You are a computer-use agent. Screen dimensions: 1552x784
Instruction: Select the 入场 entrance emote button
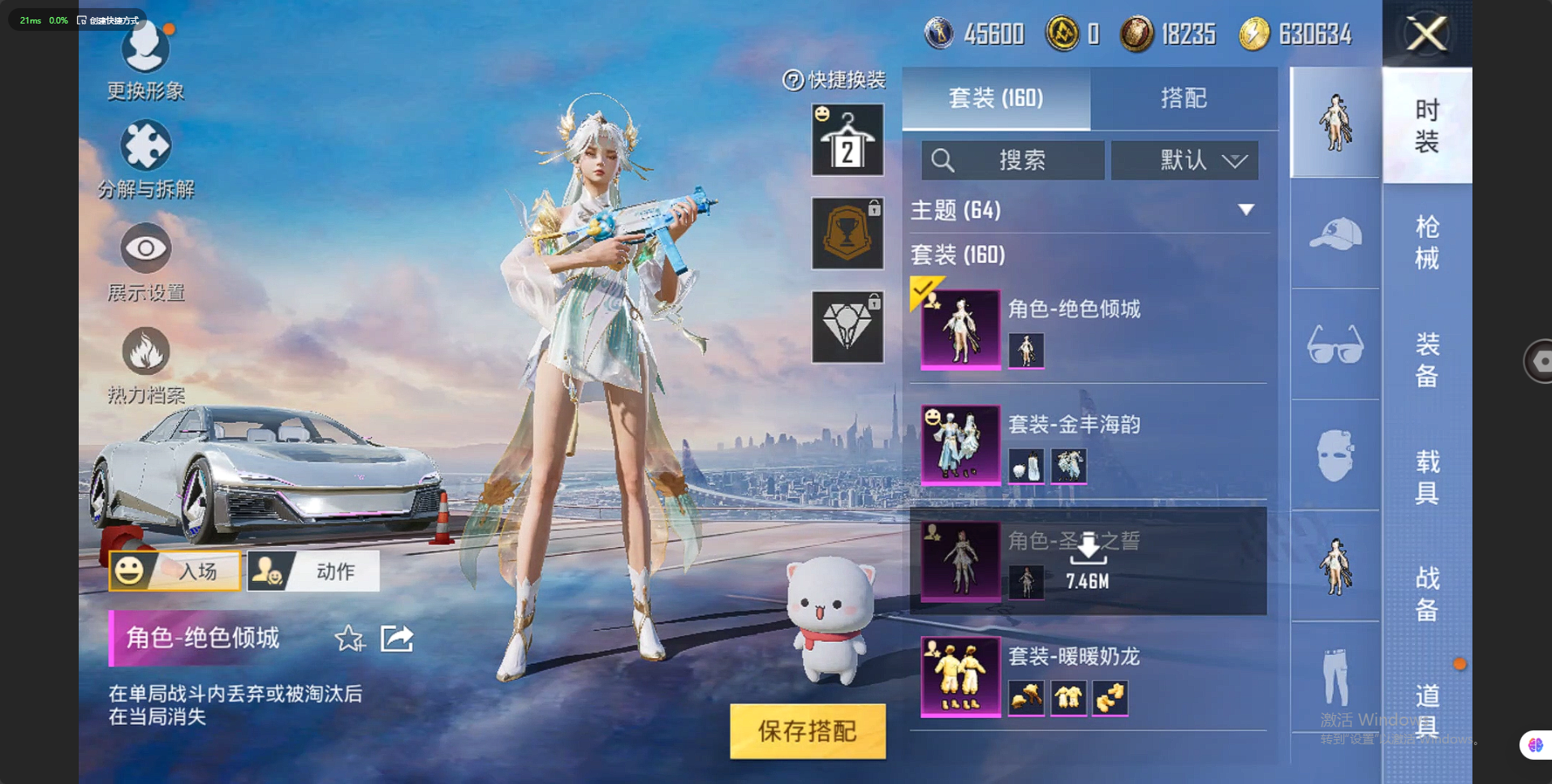[175, 571]
